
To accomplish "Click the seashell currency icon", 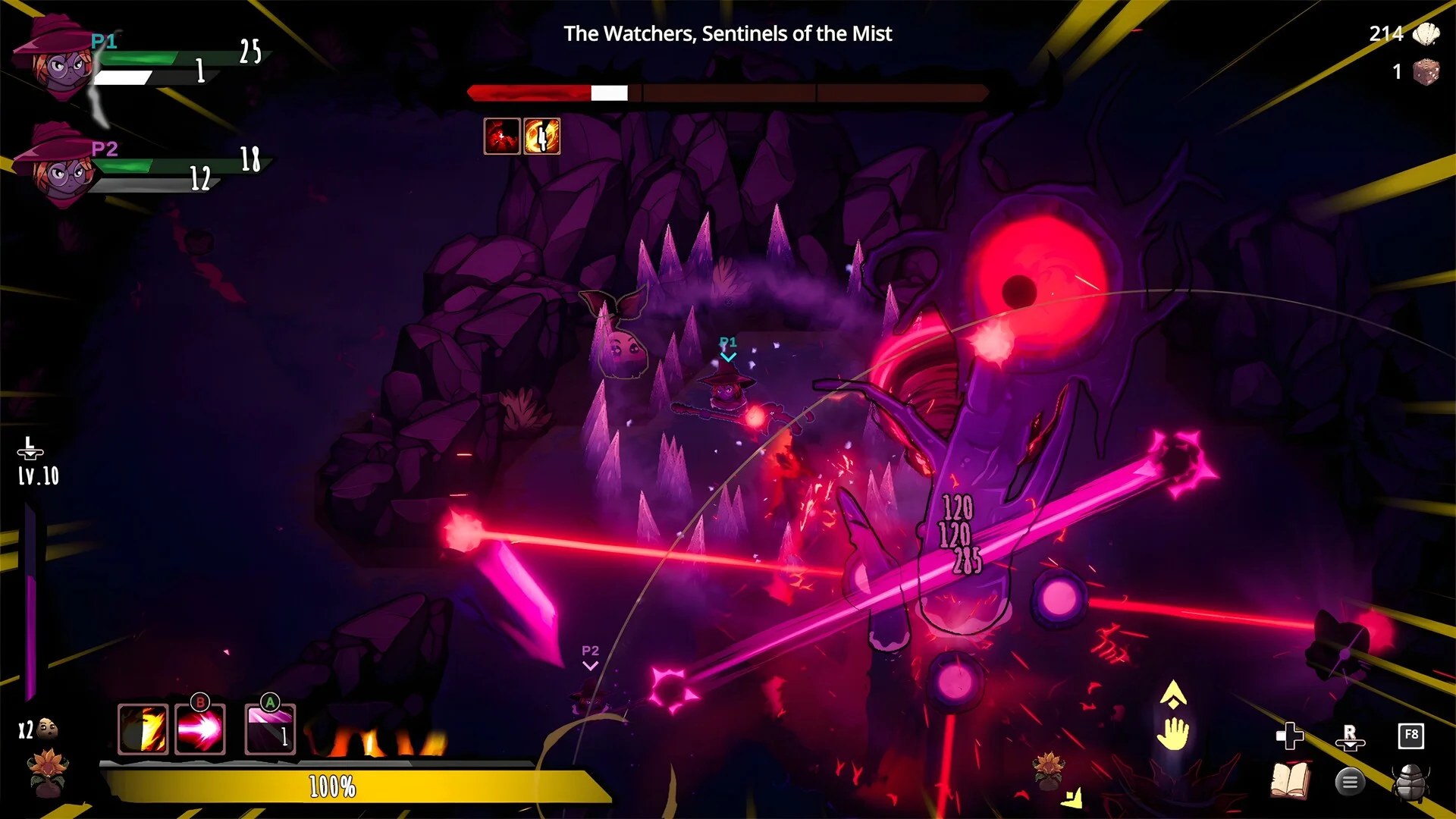I will coord(1426,34).
